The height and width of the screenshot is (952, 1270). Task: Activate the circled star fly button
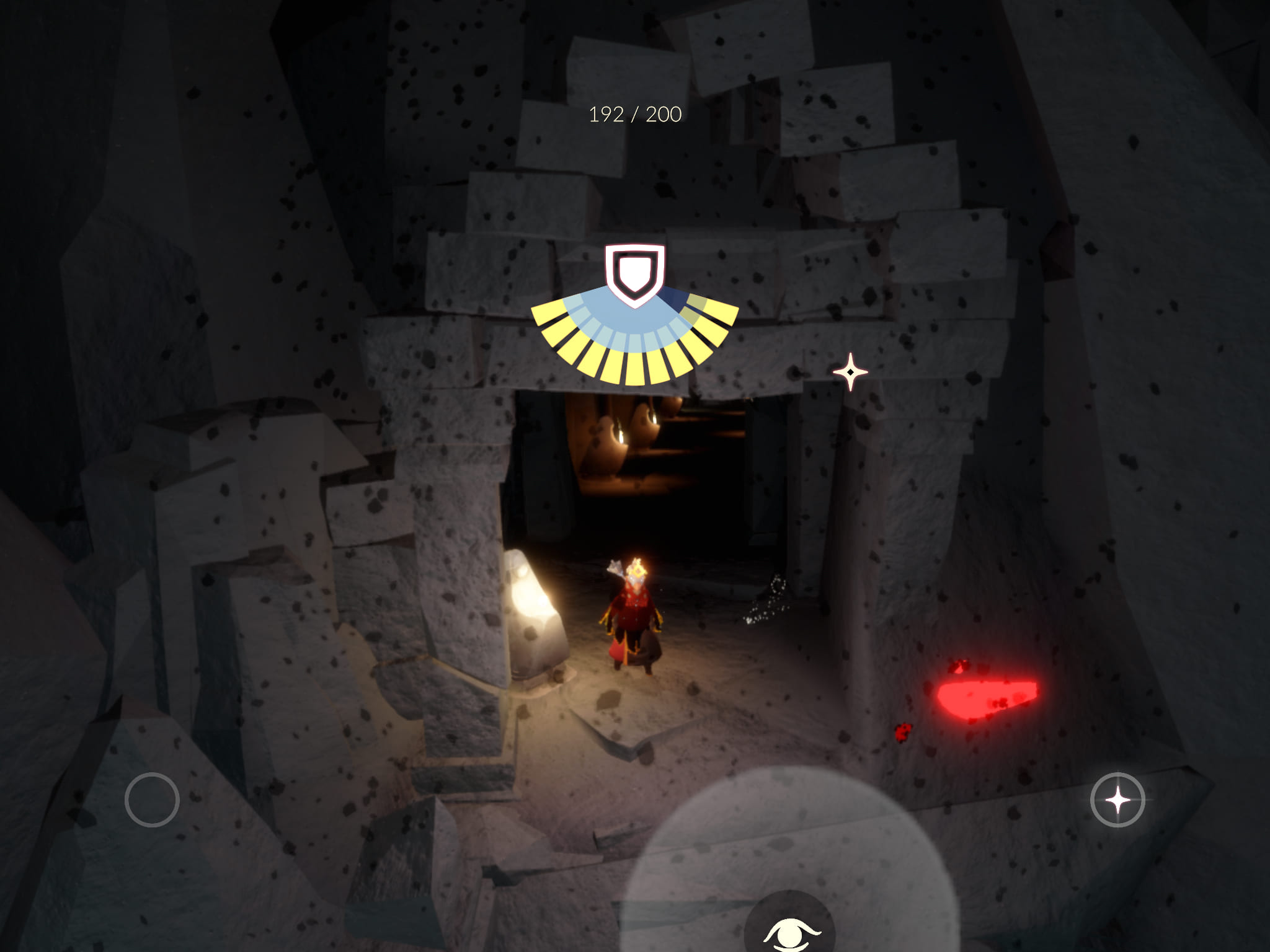(x=1117, y=800)
